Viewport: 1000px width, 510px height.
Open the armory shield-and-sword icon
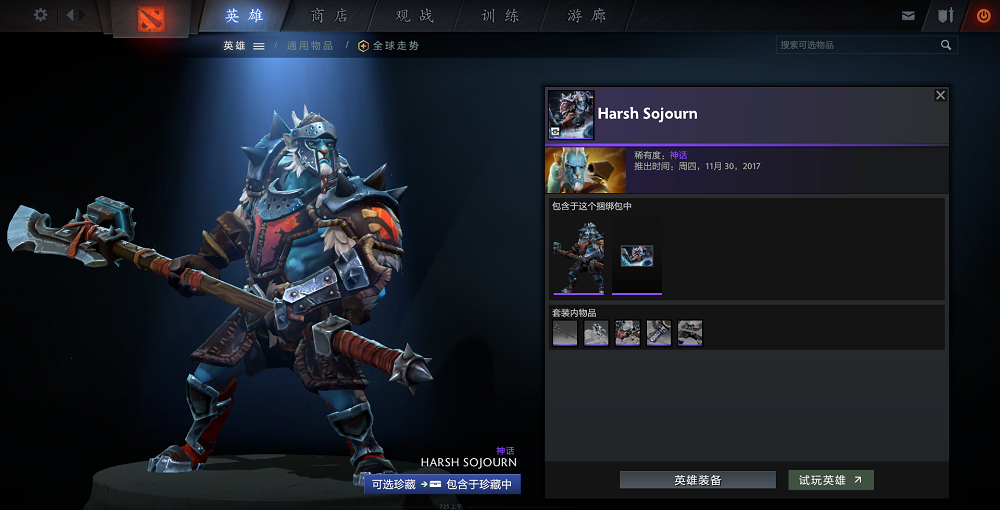(945, 16)
